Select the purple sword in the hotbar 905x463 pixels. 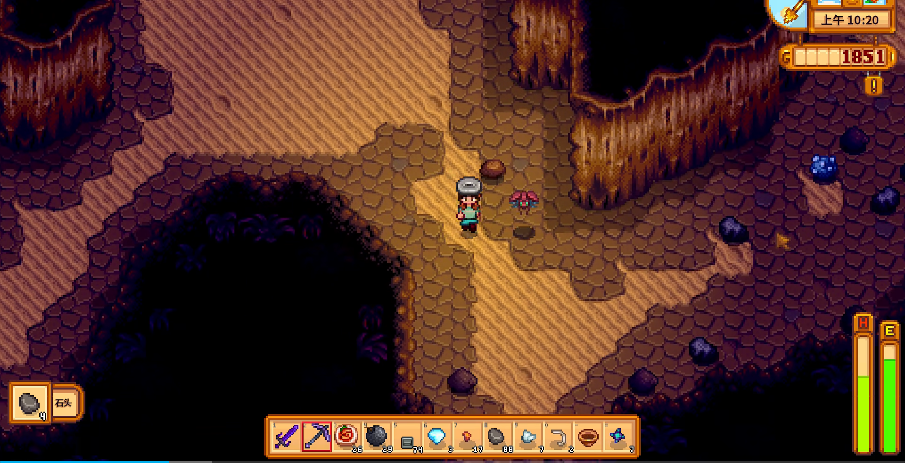(287, 436)
